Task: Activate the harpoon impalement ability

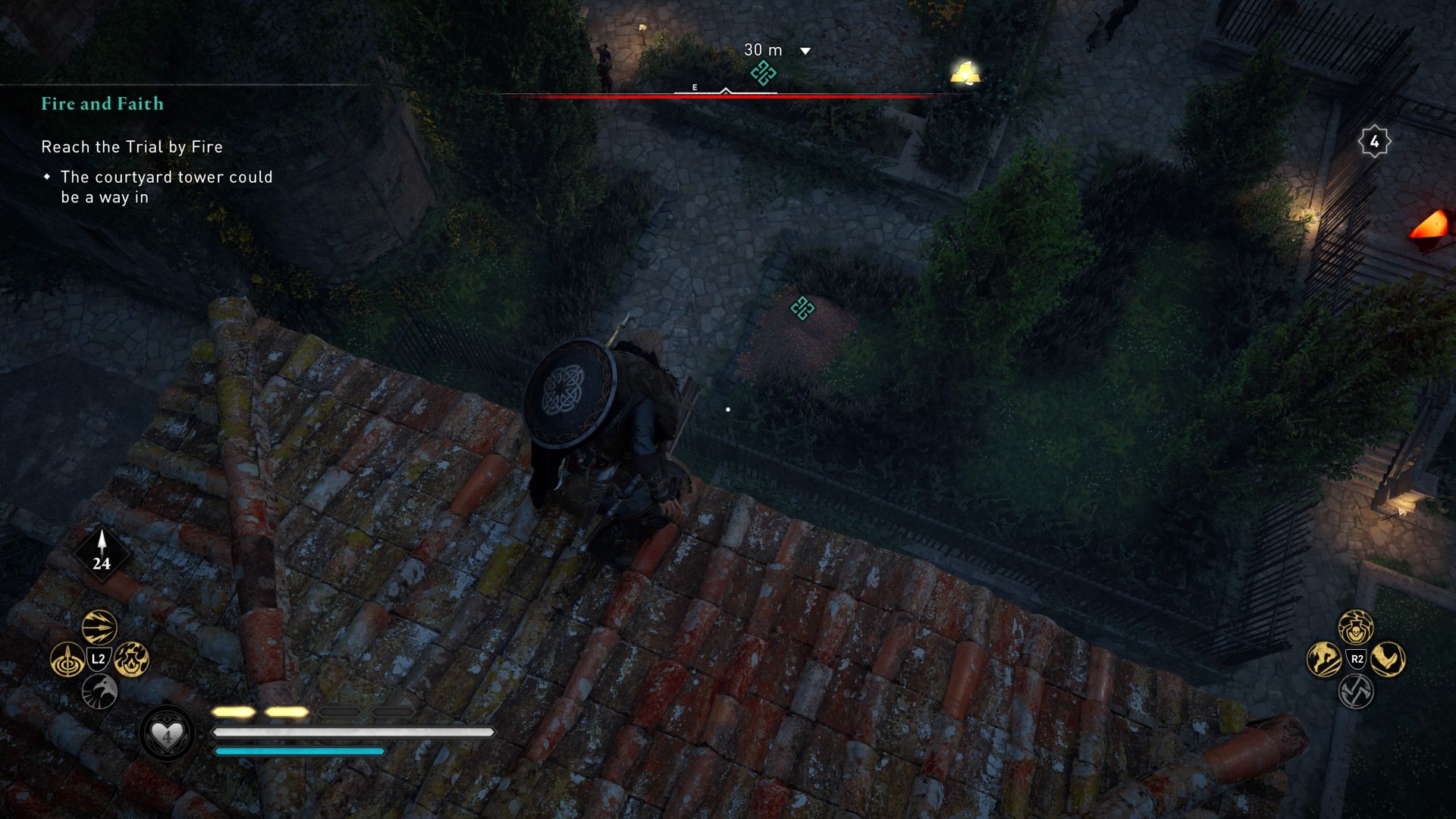Action: coord(67,661)
